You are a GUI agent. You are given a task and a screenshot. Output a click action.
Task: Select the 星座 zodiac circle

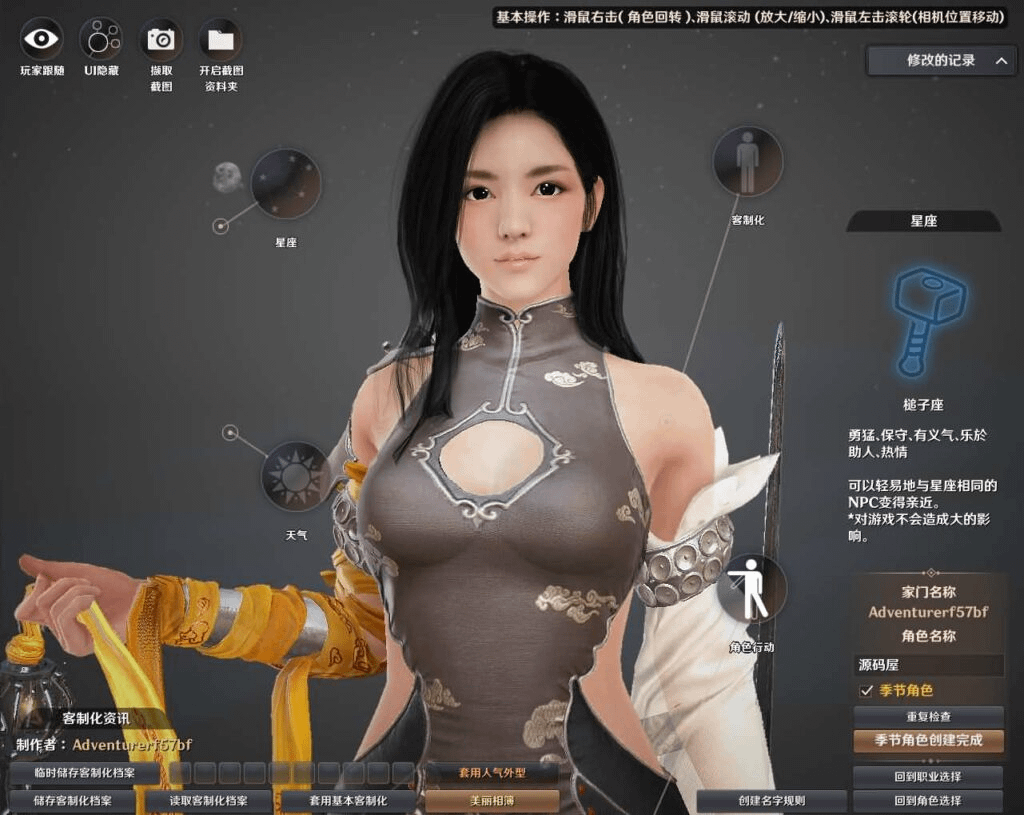point(286,184)
